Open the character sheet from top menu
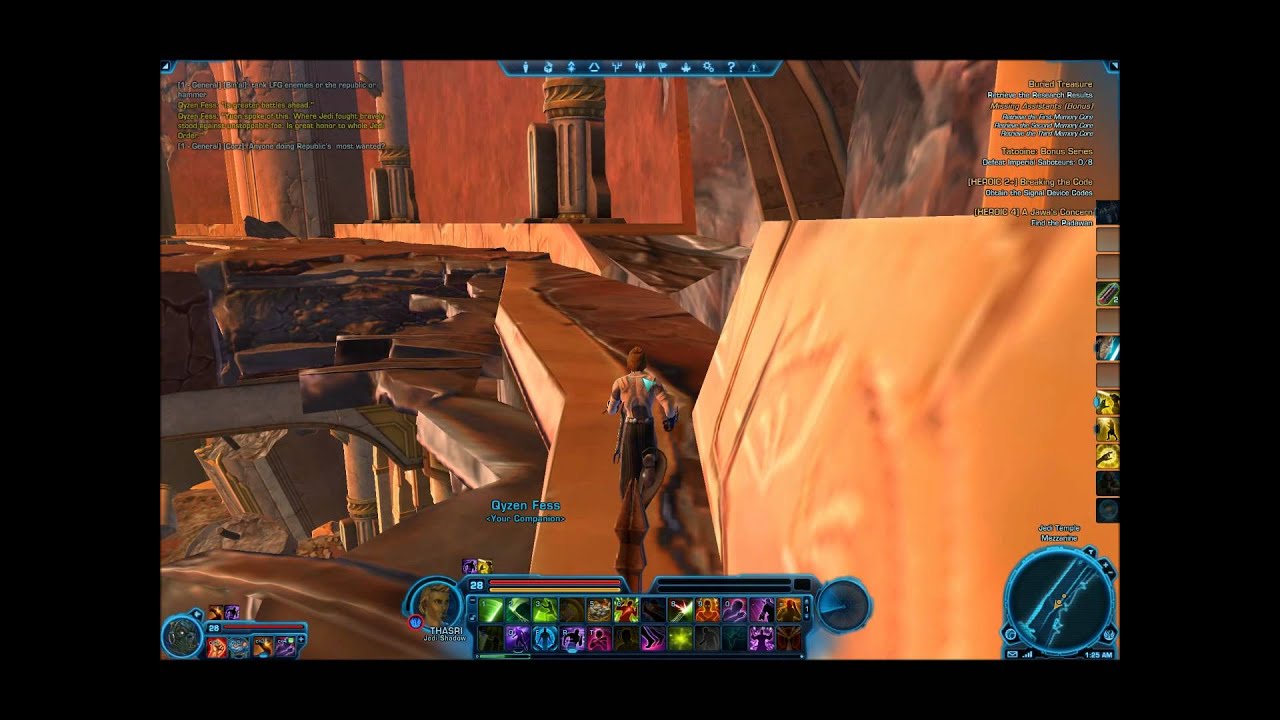The height and width of the screenshot is (720, 1280). (527, 68)
